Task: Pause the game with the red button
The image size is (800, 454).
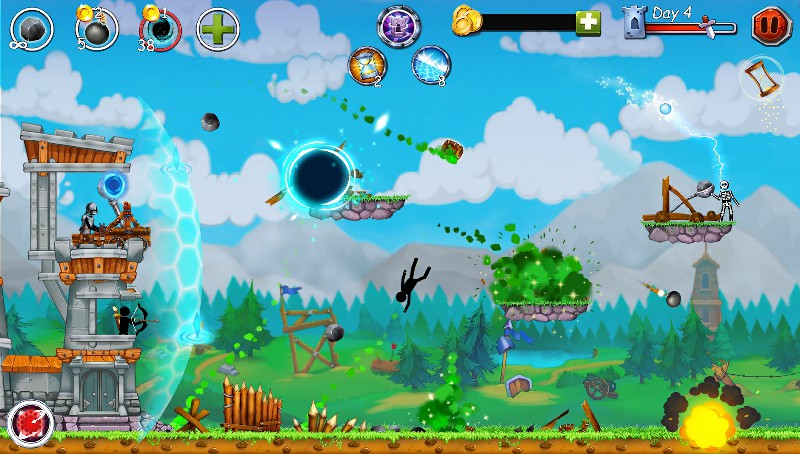Action: [769, 24]
